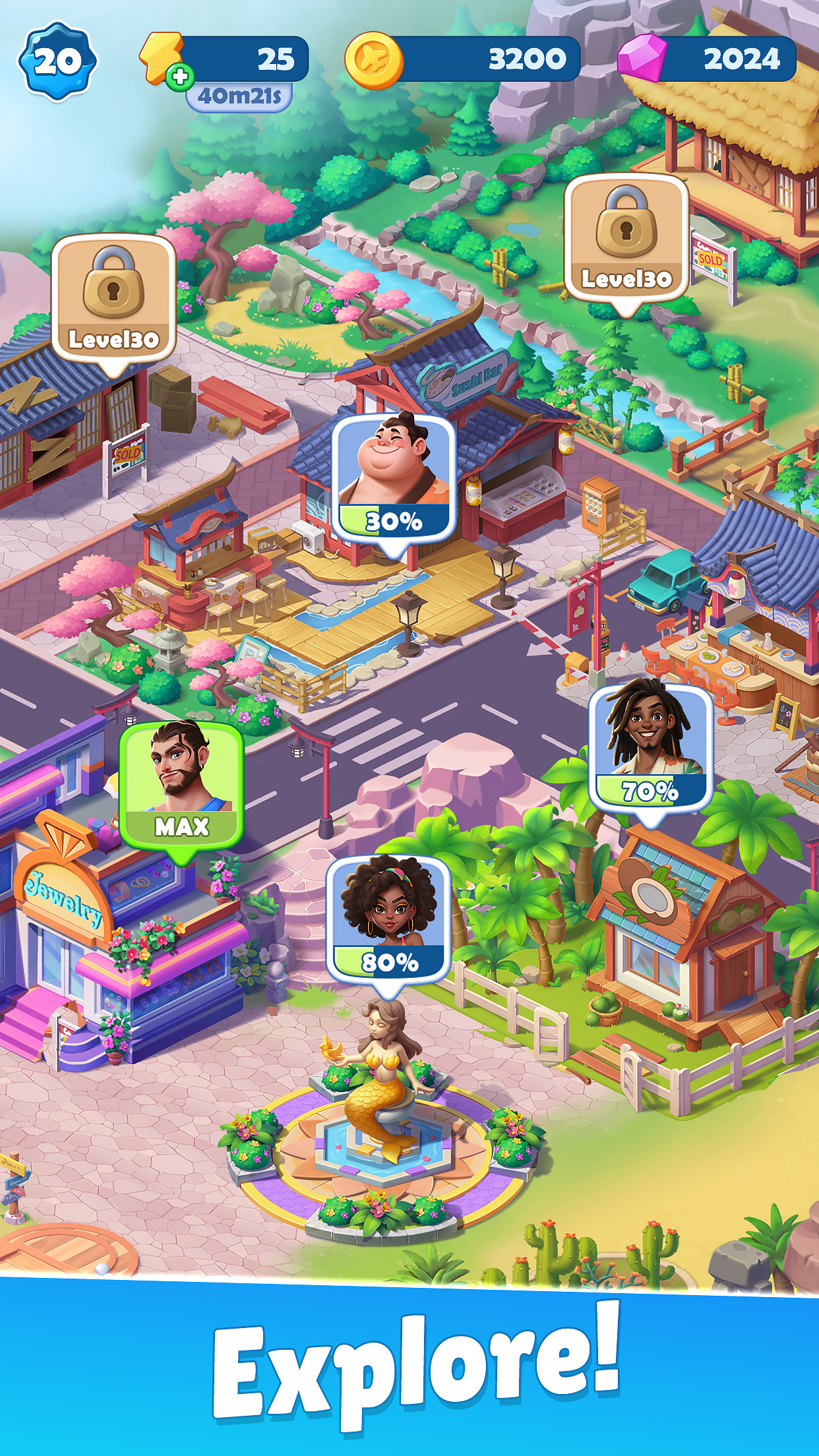The height and width of the screenshot is (1456, 819).
Task: Open the sumo character's 30% bubble
Action: pos(393,477)
